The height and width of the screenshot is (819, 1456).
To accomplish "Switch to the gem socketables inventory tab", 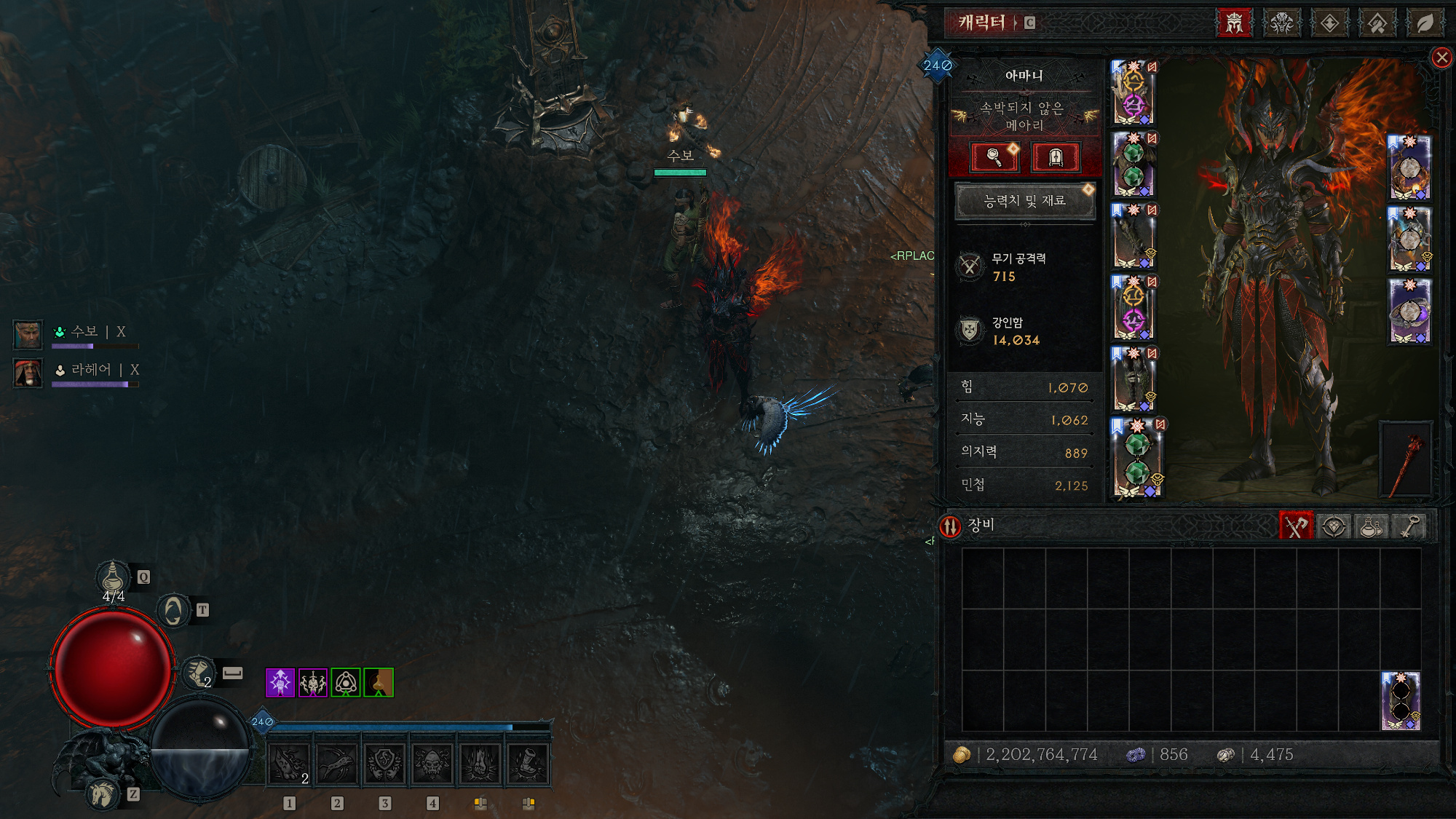I will [1333, 526].
